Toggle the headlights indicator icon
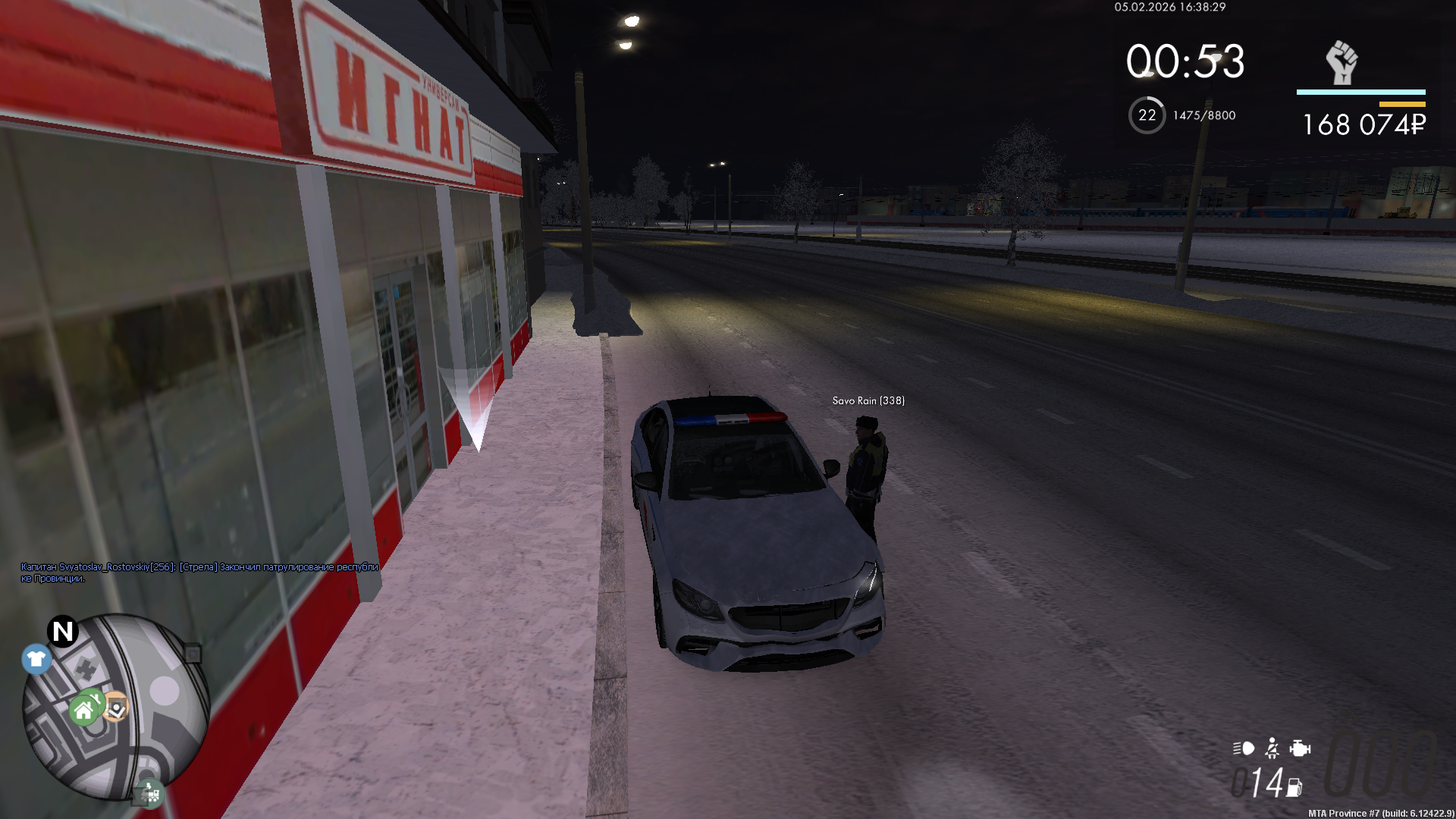This screenshot has height=819, width=1456. [x=1243, y=749]
